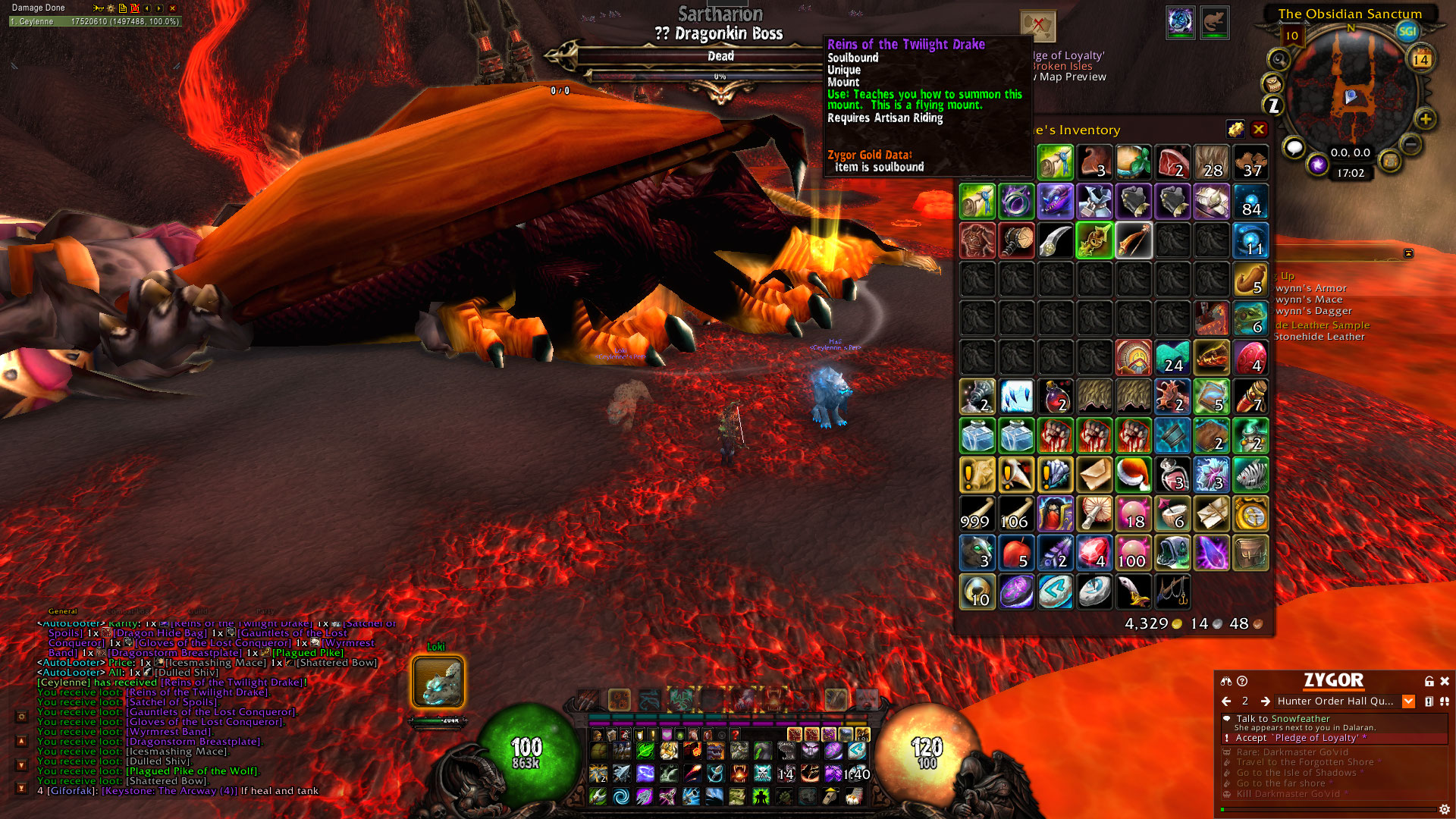Go to the next Zygor guide step
The height and width of the screenshot is (819, 1456).
click(1265, 701)
